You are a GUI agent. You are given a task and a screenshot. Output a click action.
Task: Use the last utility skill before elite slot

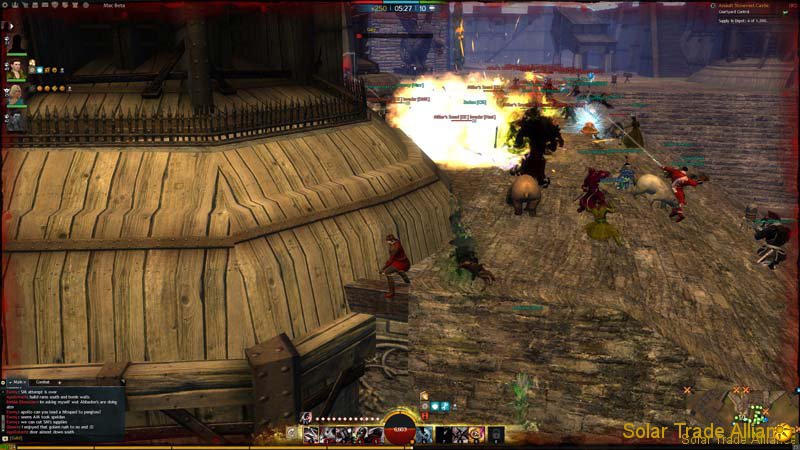coord(475,434)
